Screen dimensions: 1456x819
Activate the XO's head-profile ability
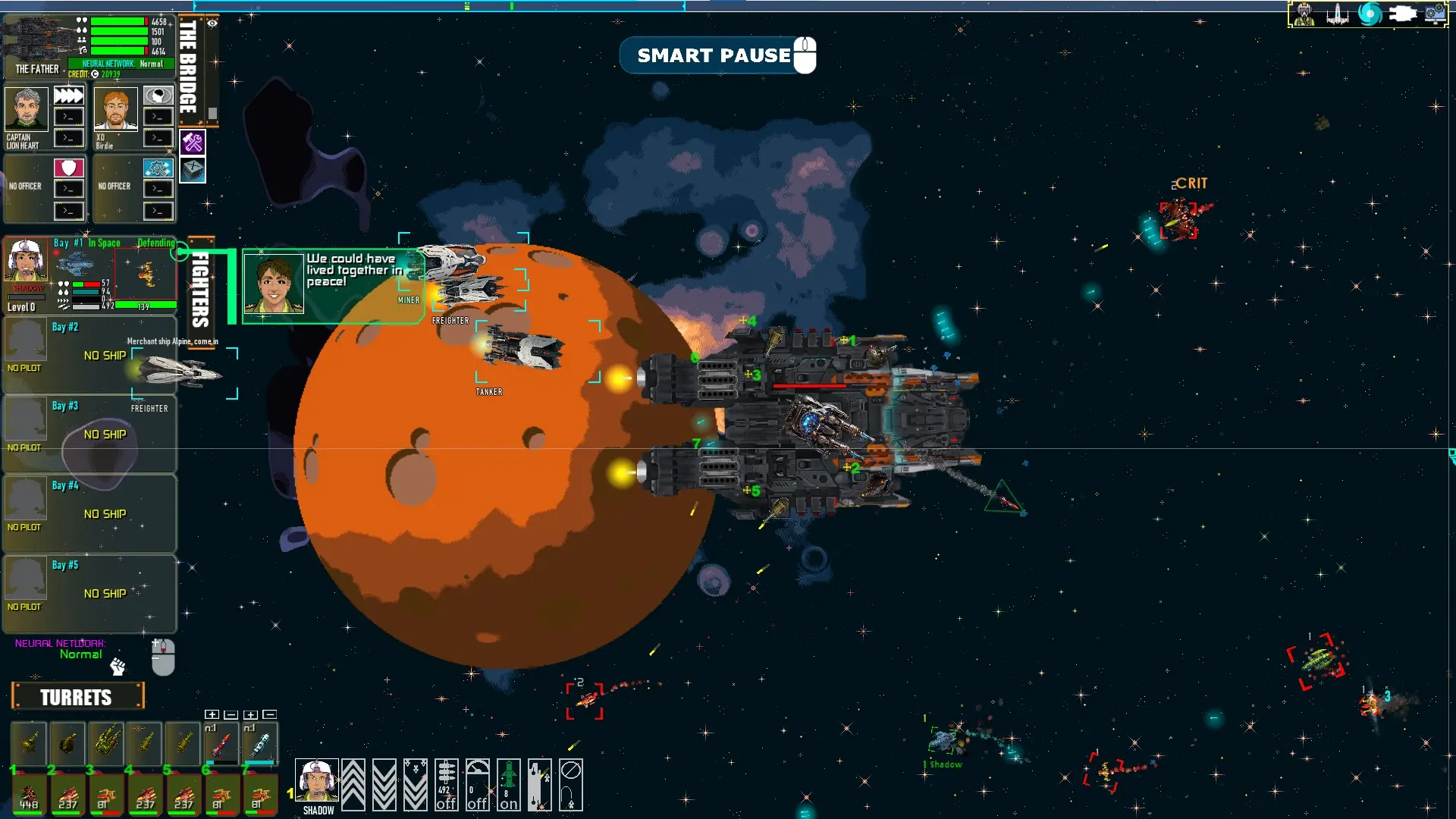(x=158, y=96)
